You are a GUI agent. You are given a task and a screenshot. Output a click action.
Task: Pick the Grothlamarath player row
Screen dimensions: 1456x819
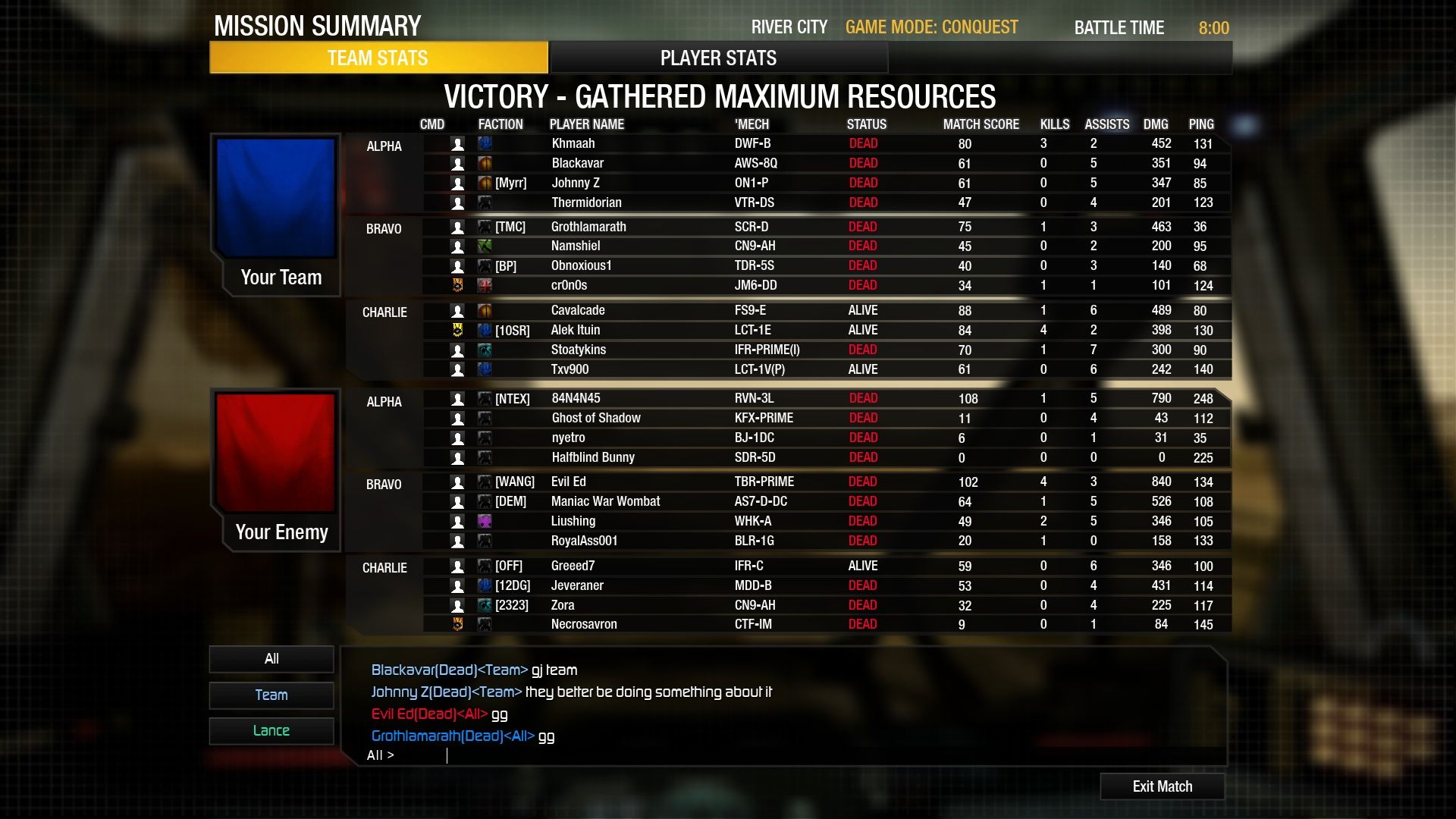[588, 227]
